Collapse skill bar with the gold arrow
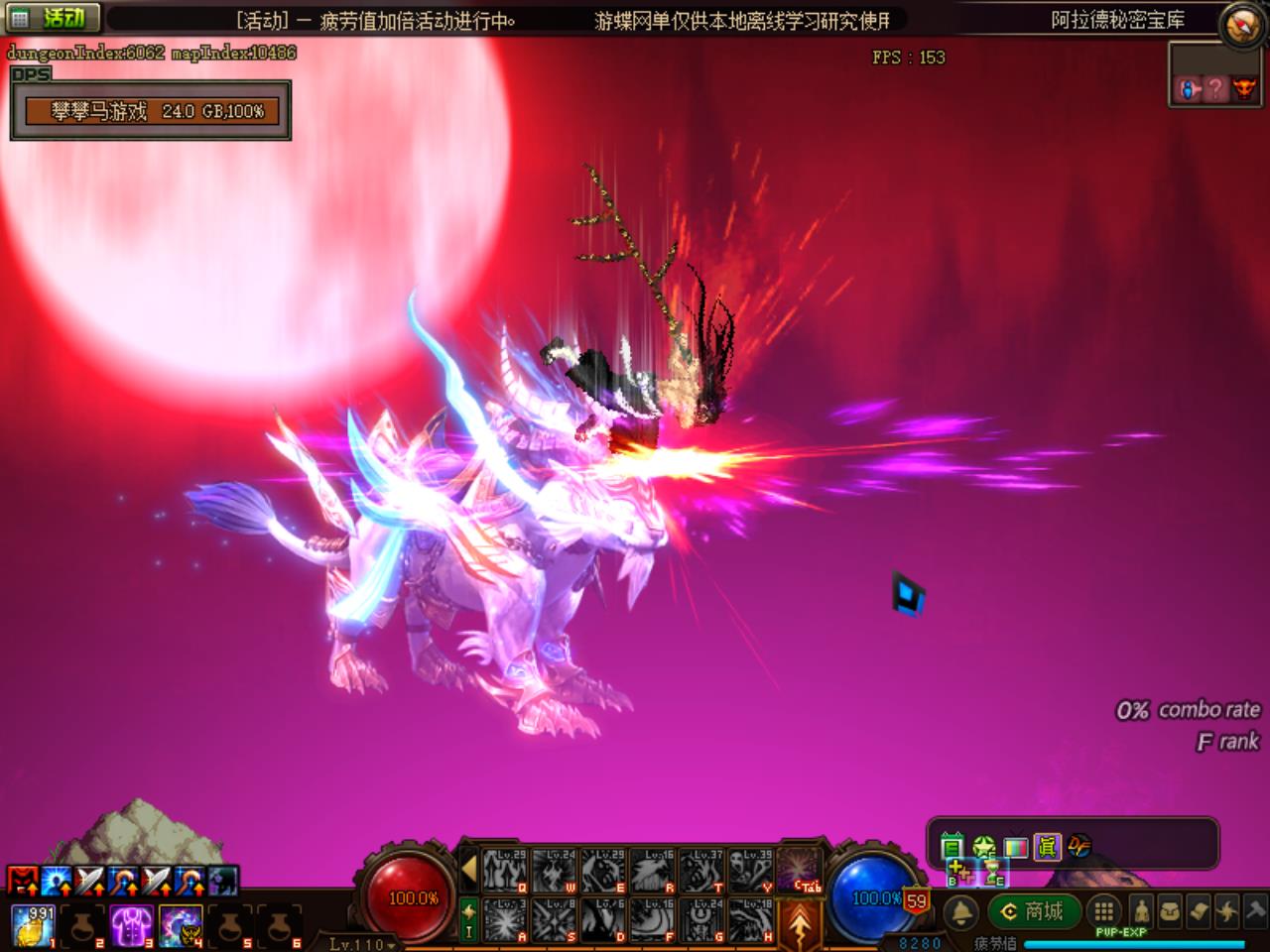The image size is (1270, 952). click(469, 871)
